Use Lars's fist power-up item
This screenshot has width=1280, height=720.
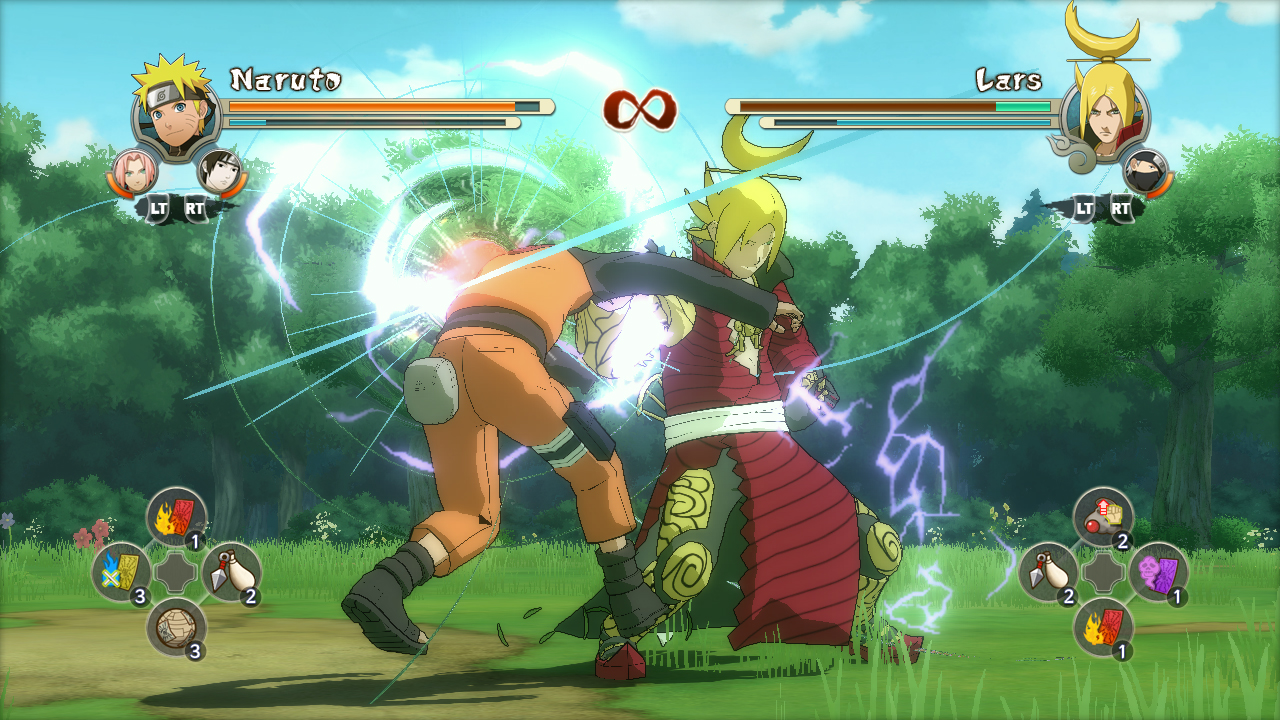pos(1103,517)
